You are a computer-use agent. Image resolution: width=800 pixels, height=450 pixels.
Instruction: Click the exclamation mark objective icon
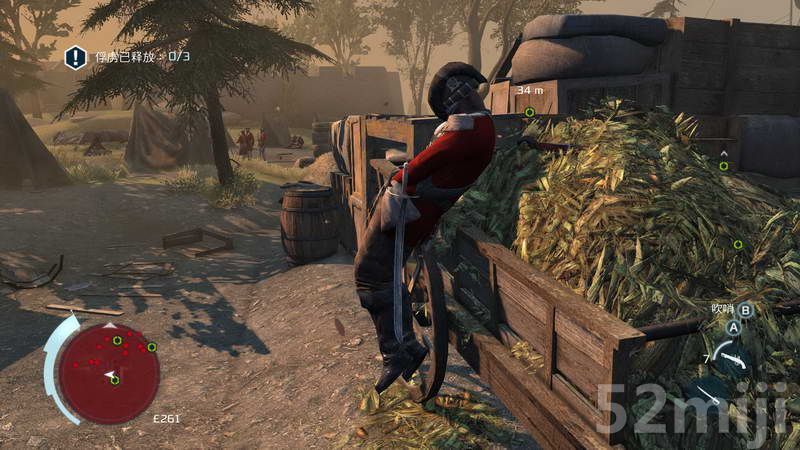76,57
